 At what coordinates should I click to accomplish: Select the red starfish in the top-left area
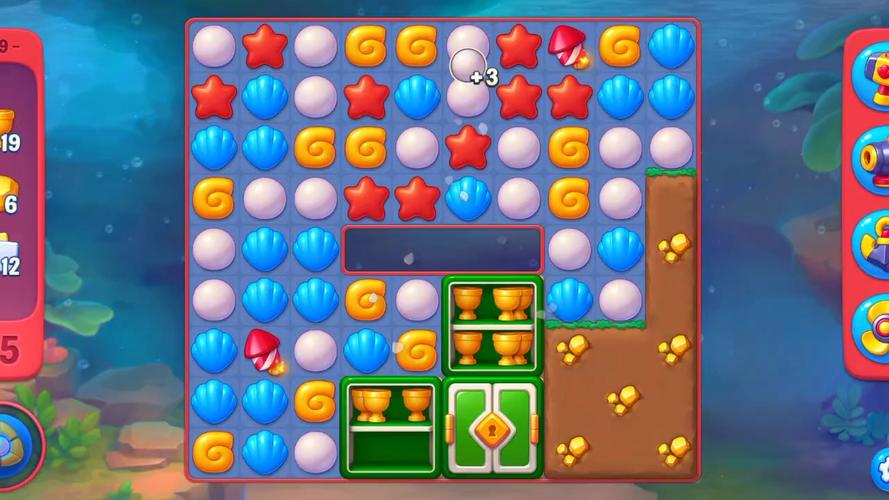(x=265, y=45)
